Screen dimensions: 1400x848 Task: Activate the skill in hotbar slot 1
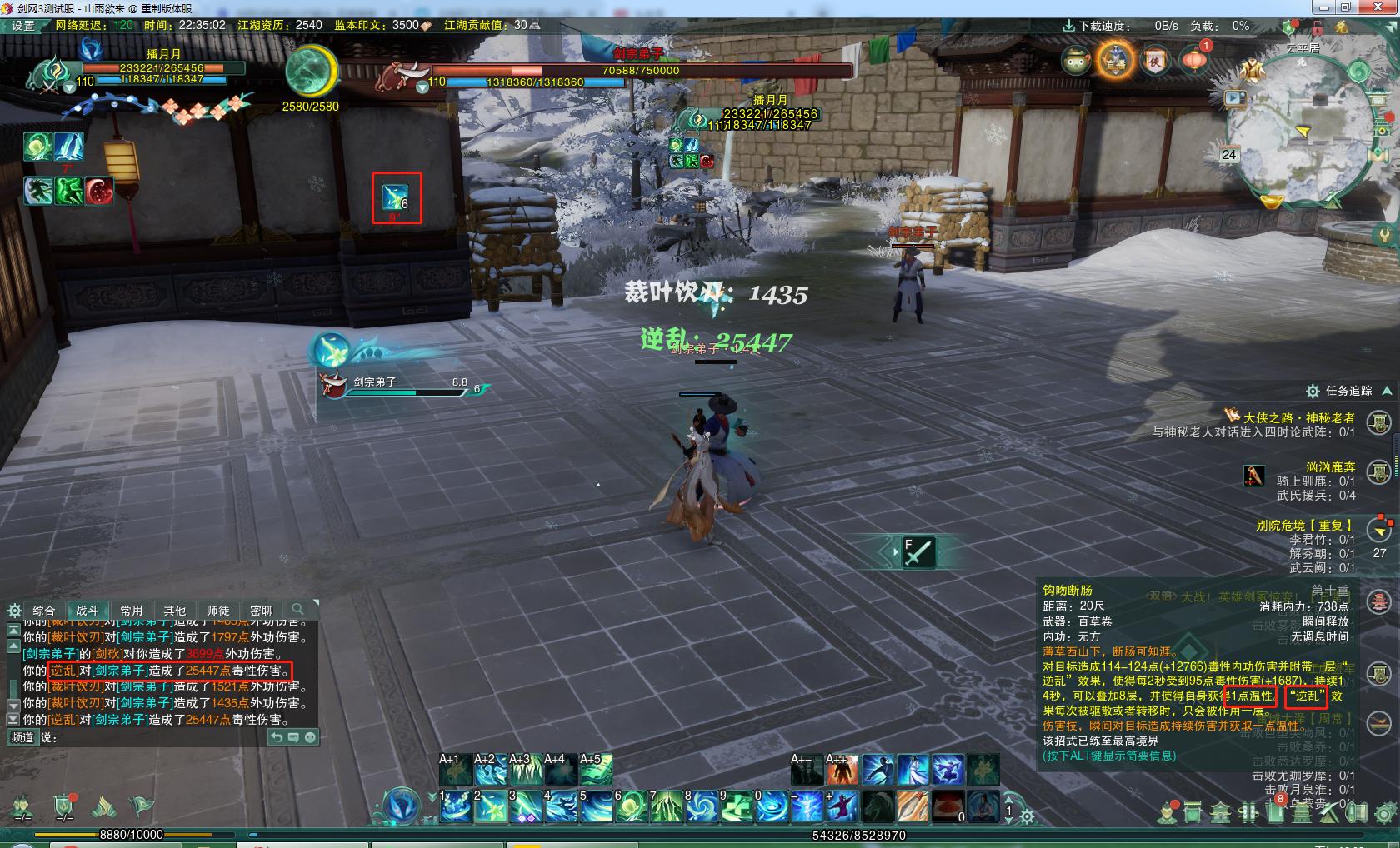tap(456, 806)
